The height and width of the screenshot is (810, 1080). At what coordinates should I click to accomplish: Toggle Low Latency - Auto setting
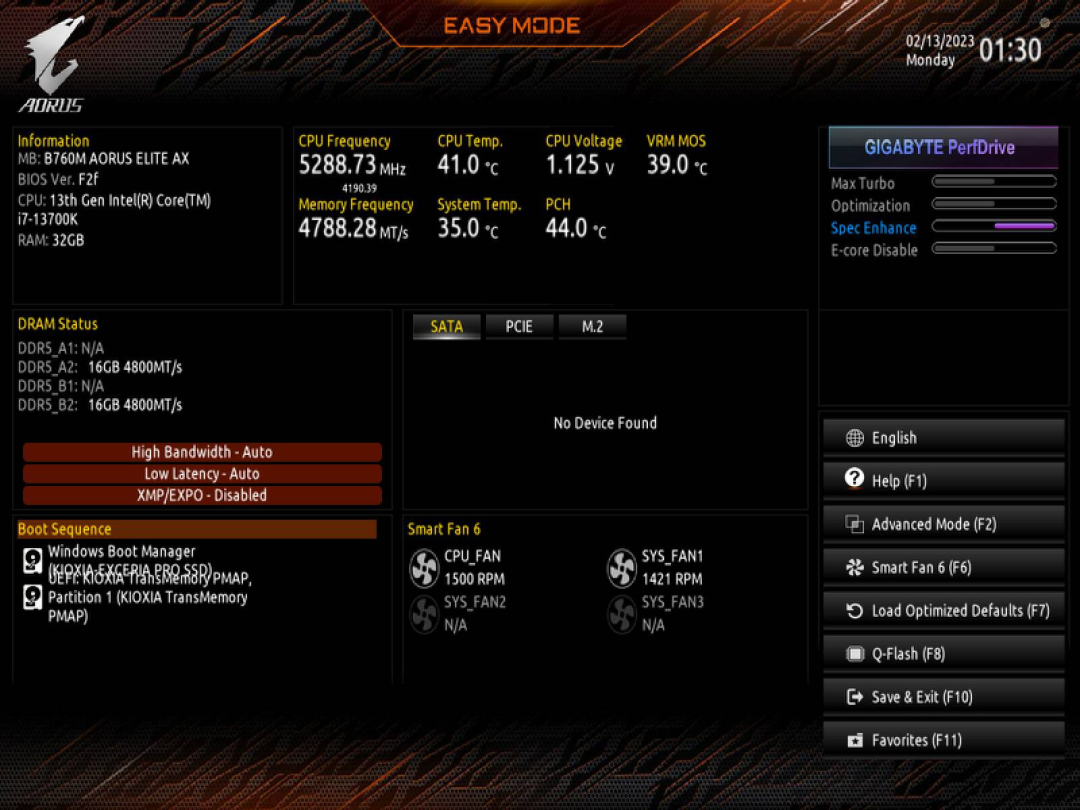click(202, 474)
